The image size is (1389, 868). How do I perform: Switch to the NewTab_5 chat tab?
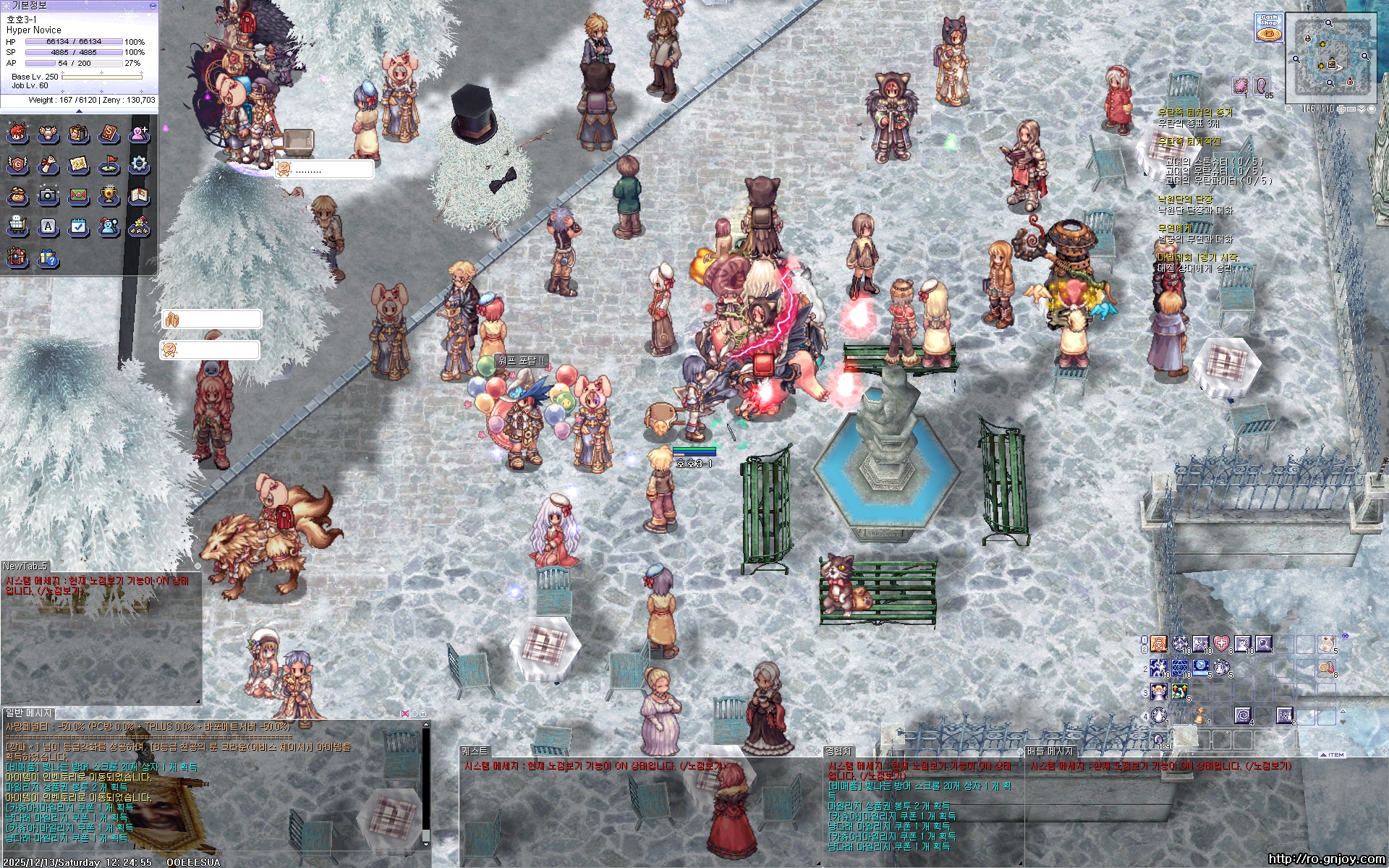point(25,566)
